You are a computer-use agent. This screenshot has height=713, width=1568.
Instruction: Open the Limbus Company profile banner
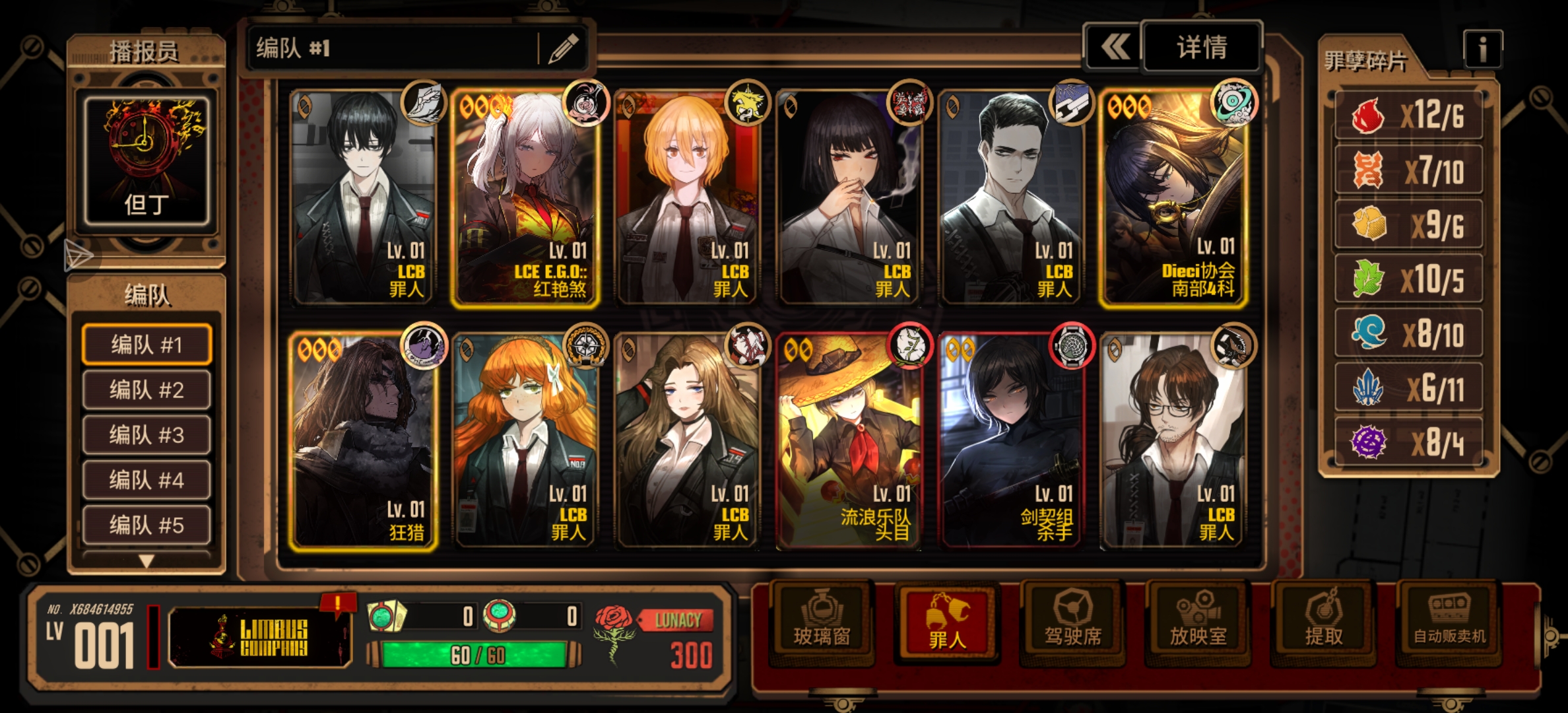[259, 637]
